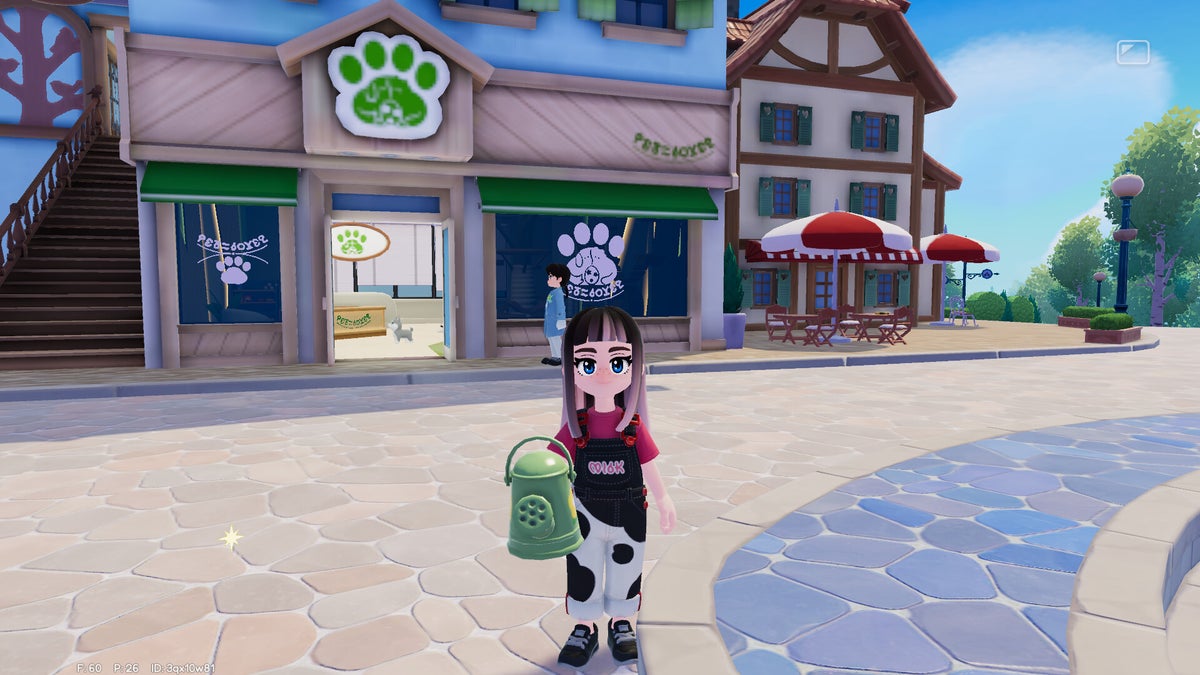Click the rounded-rectangle screen icon in the sky

point(1133,52)
